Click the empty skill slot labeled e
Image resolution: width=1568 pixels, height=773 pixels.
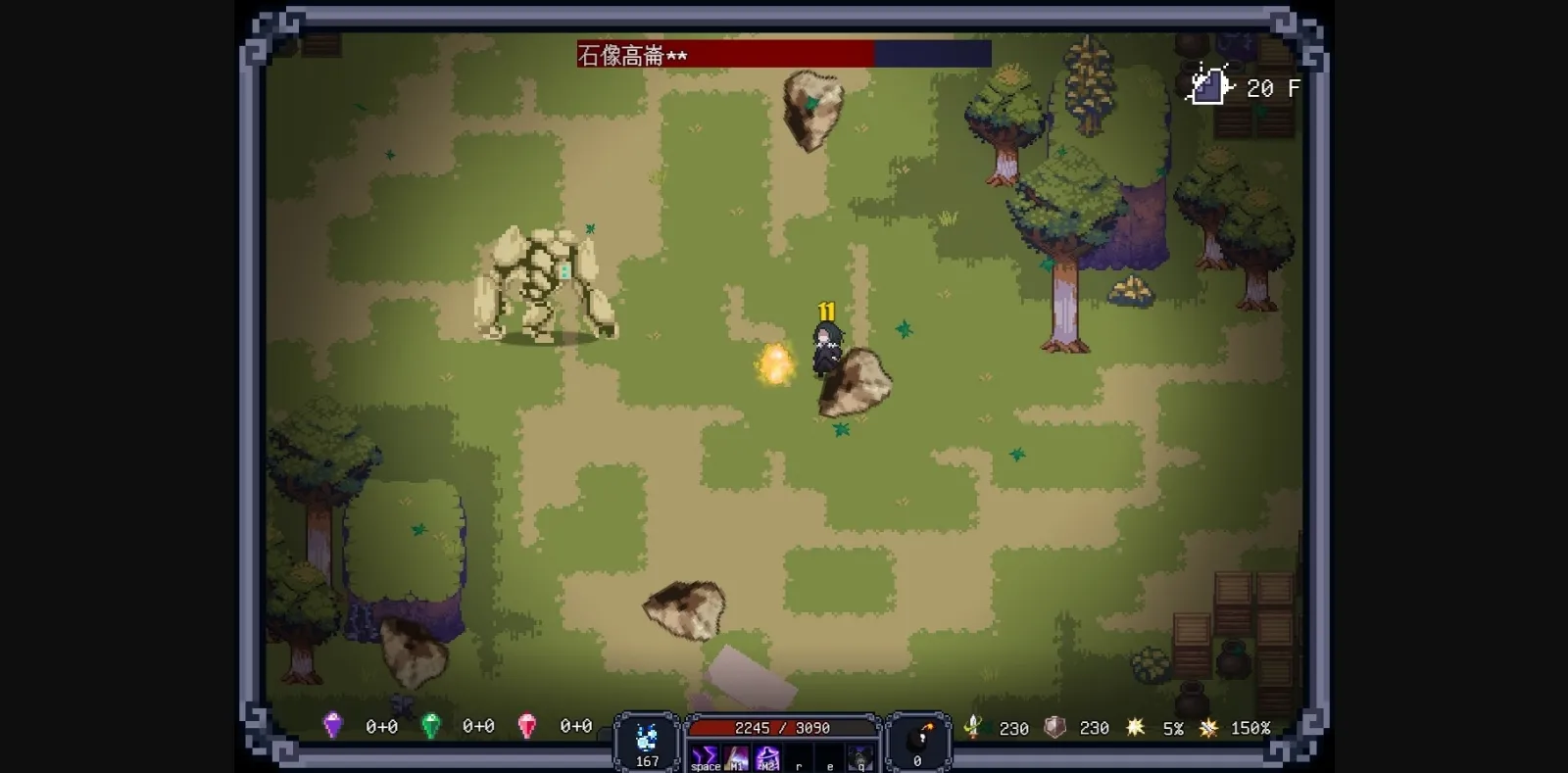[829, 754]
